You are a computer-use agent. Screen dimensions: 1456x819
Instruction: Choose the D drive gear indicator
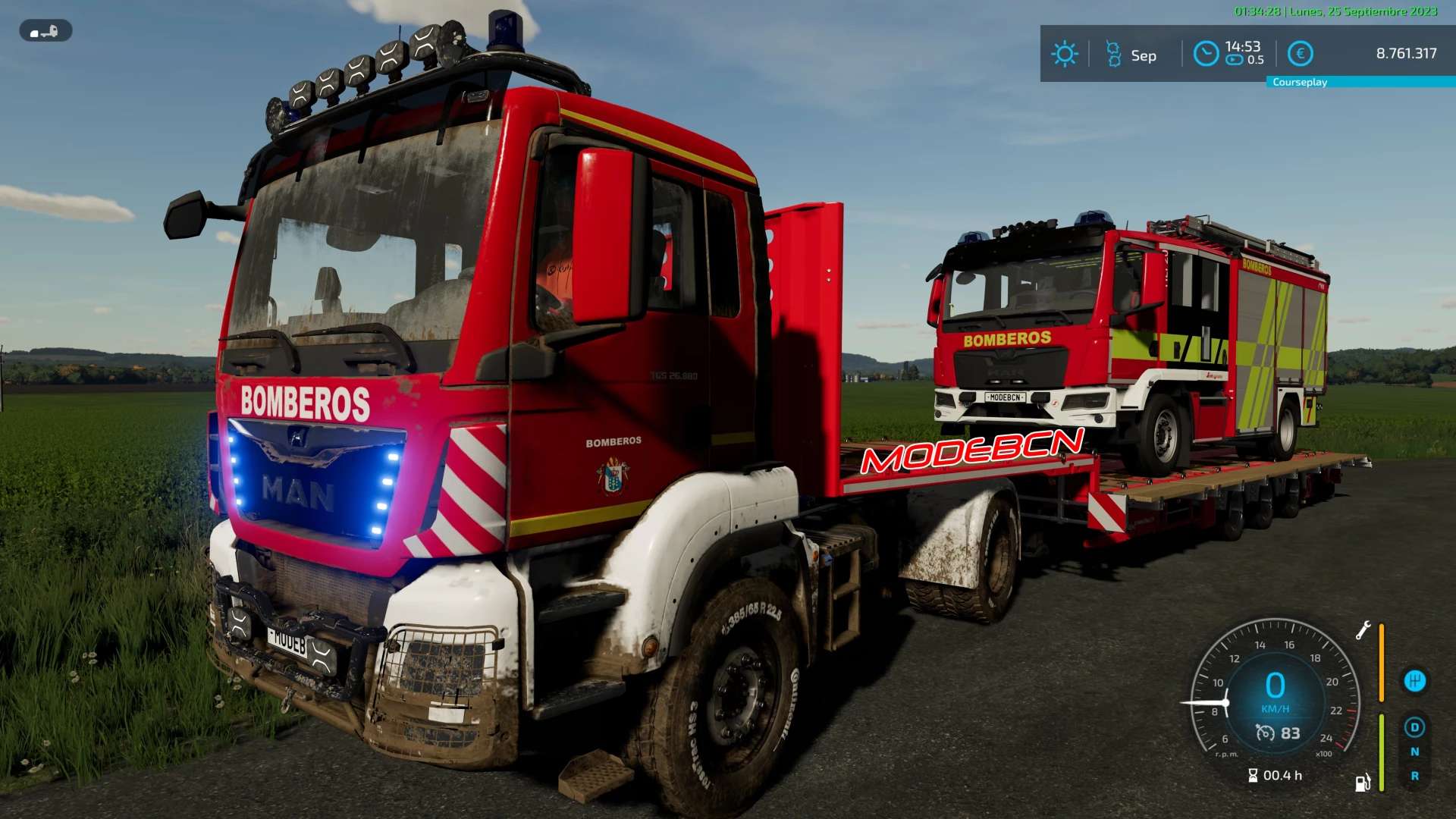tap(1414, 727)
